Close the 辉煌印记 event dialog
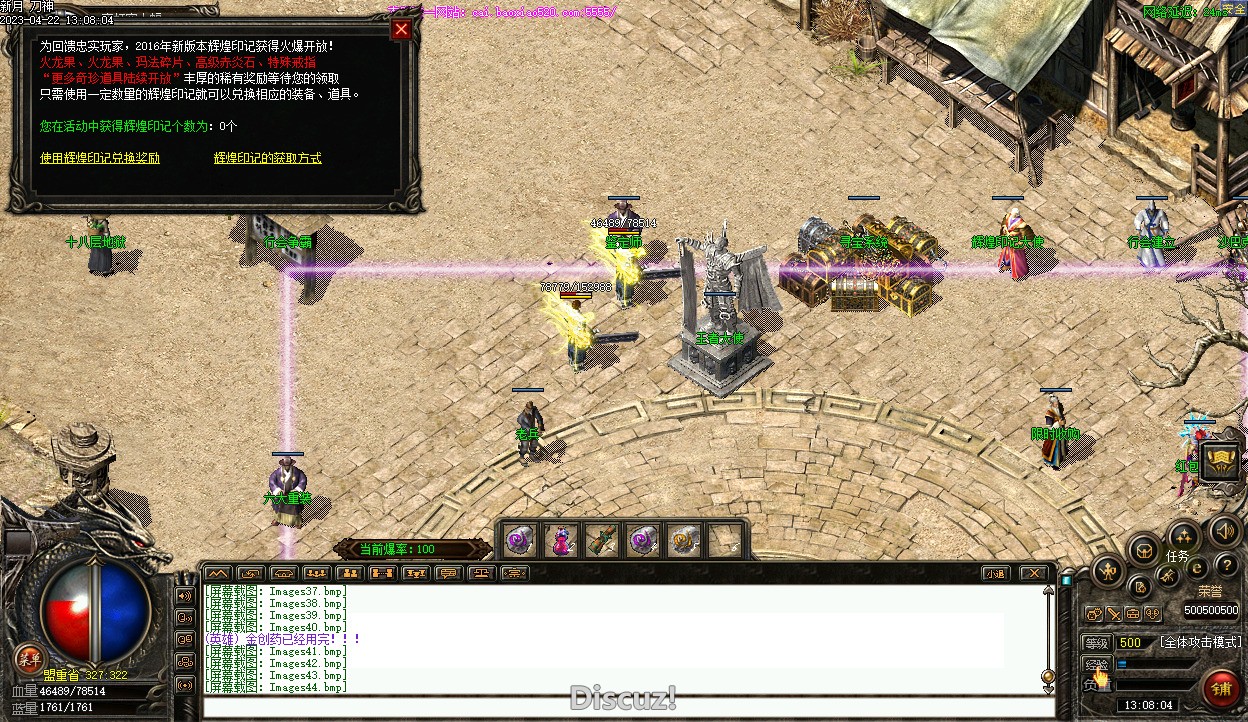 point(401,29)
